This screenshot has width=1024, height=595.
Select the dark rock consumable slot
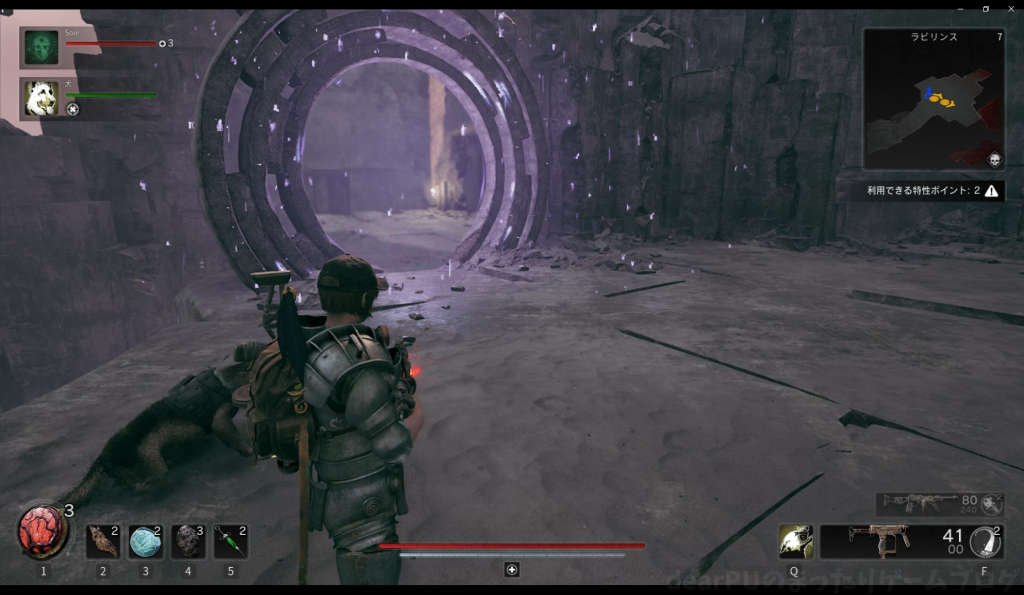tap(188, 541)
